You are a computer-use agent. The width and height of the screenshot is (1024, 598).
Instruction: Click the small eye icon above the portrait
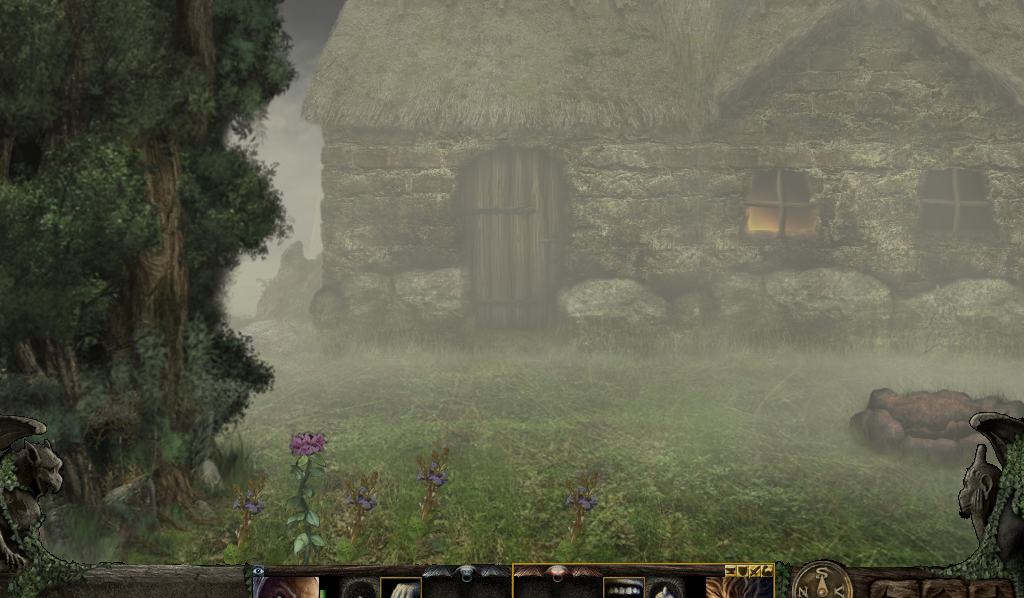click(x=259, y=571)
